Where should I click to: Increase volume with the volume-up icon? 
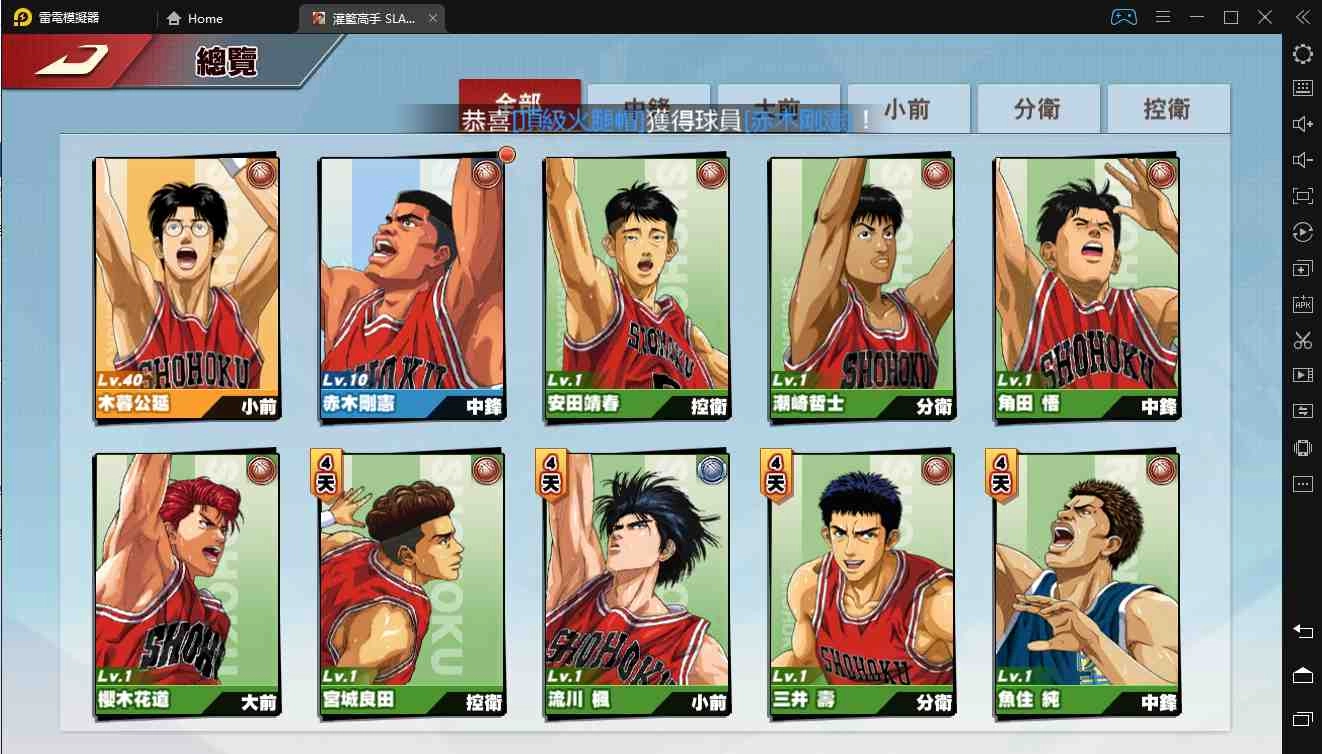coord(1303,124)
